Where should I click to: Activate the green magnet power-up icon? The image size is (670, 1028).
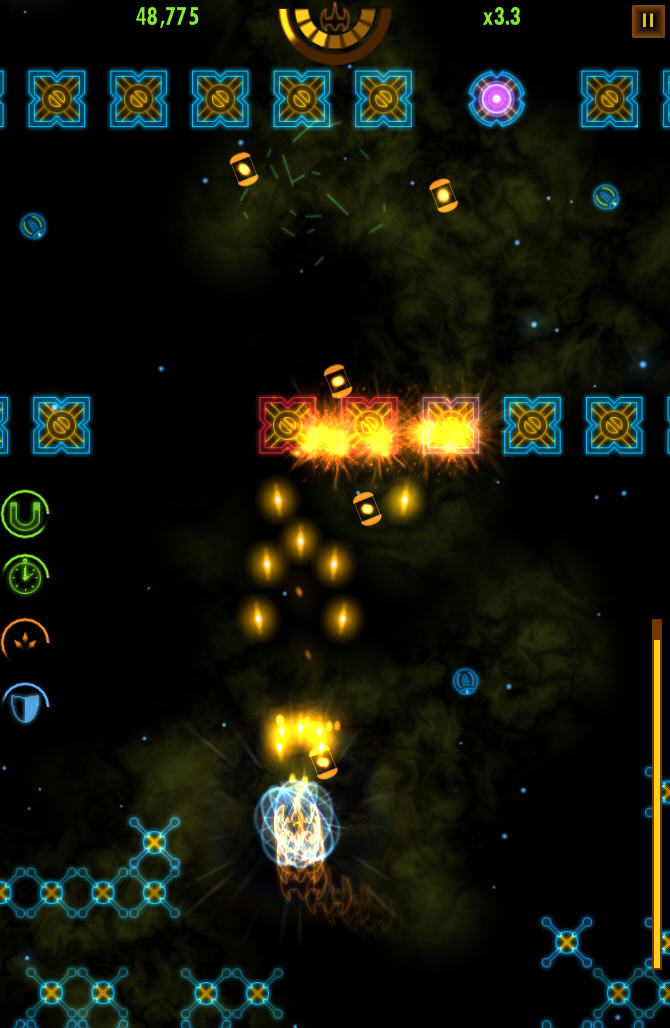click(x=25, y=514)
